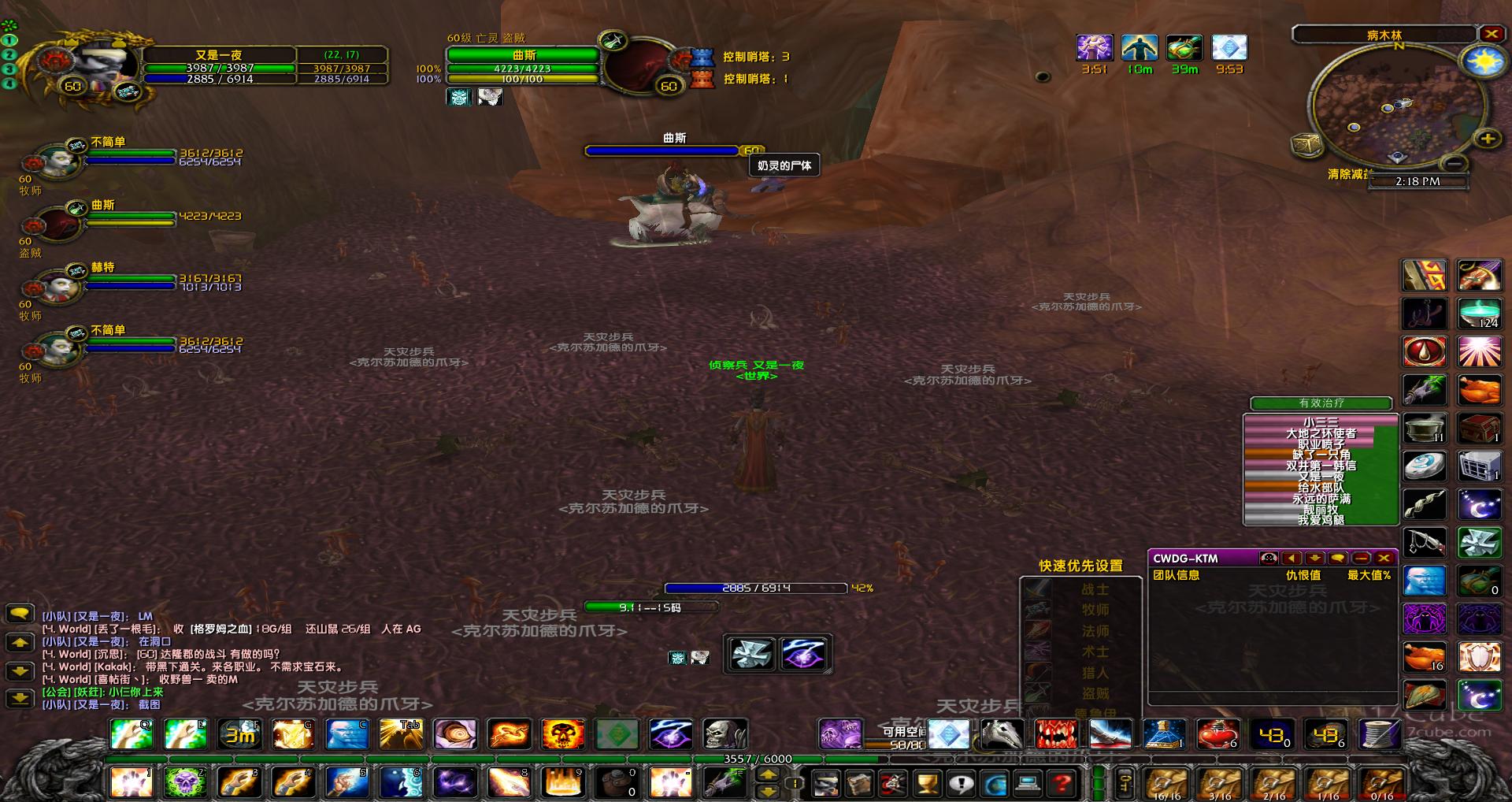The width and height of the screenshot is (1512, 802).
Task: Open the red question mark help button
Action: (1062, 783)
